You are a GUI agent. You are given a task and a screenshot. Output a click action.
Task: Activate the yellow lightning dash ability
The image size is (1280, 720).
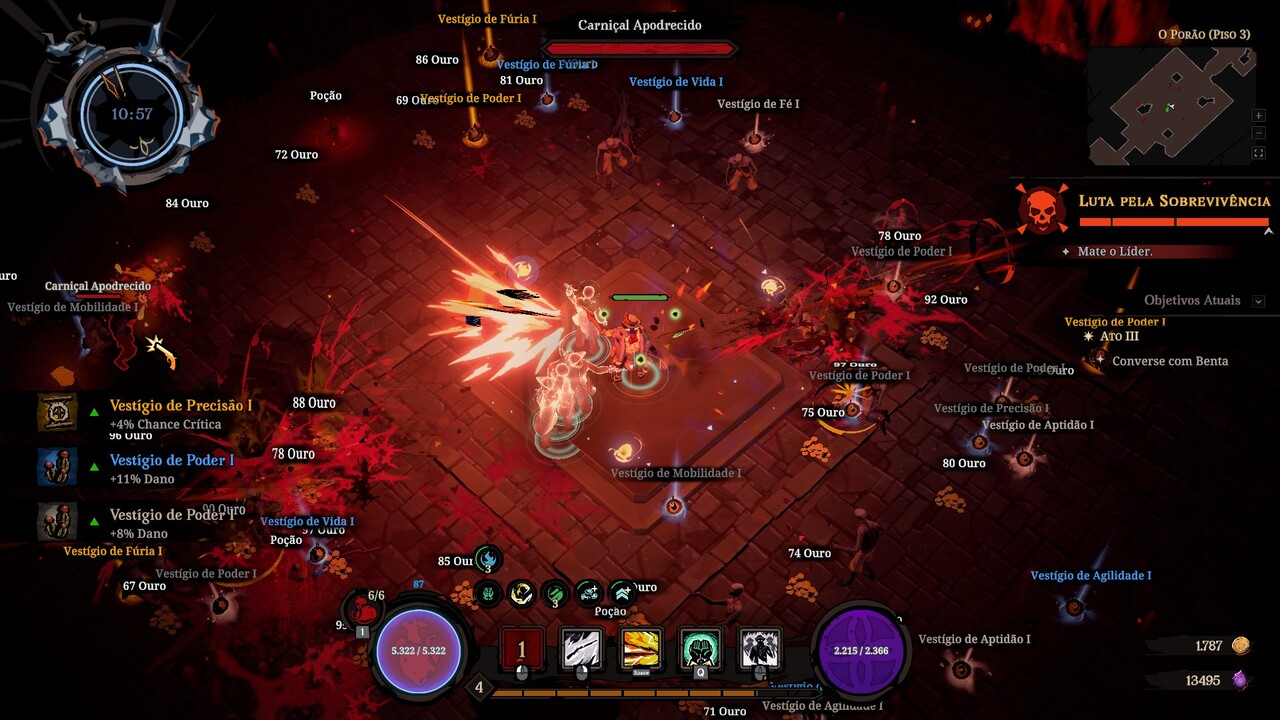[x=642, y=650]
